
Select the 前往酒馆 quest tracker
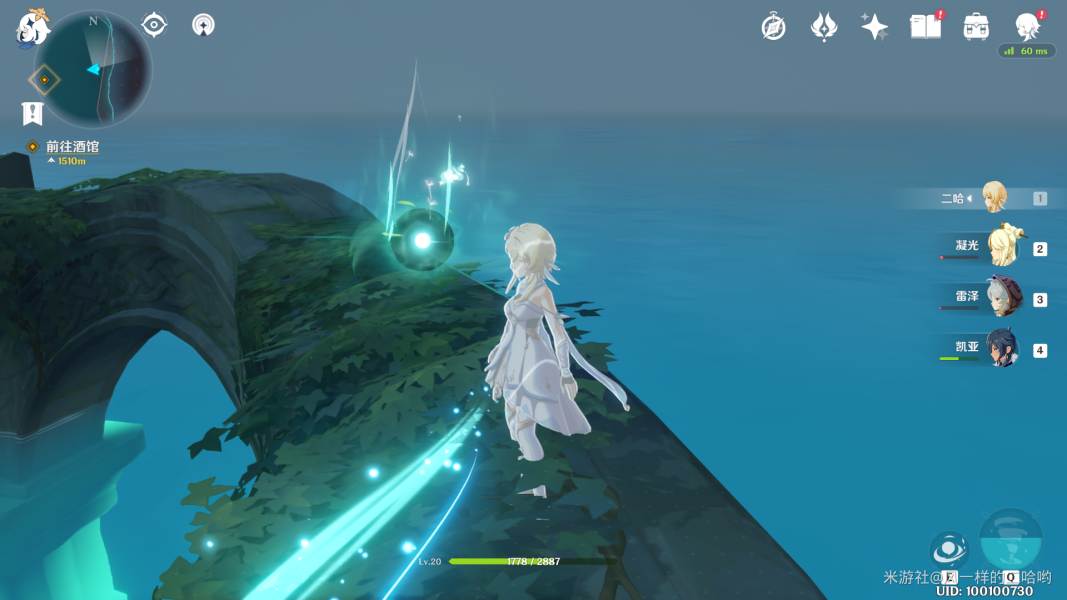pyautogui.click(x=72, y=147)
